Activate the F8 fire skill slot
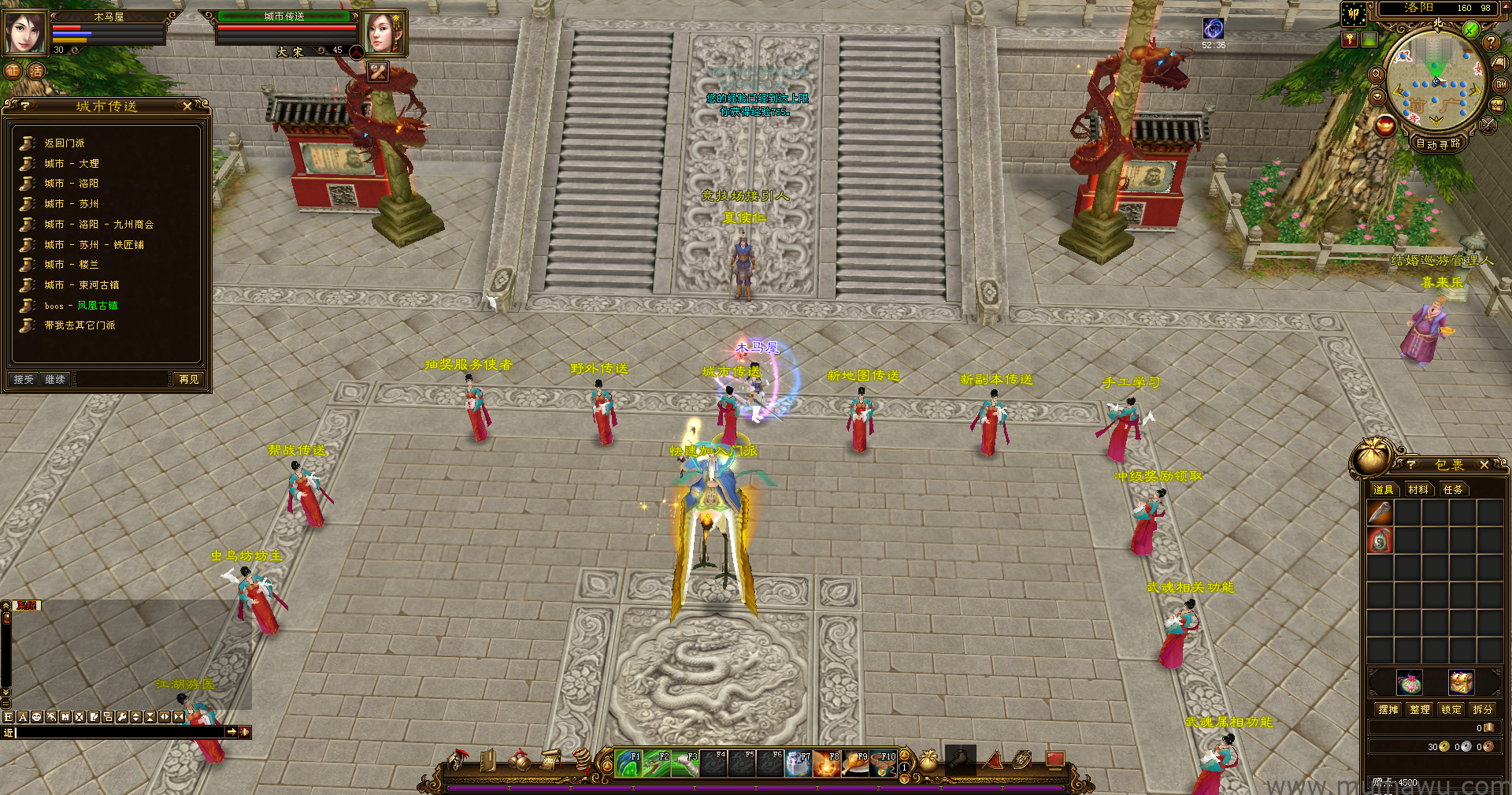Image resolution: width=1512 pixels, height=795 pixels. click(827, 763)
